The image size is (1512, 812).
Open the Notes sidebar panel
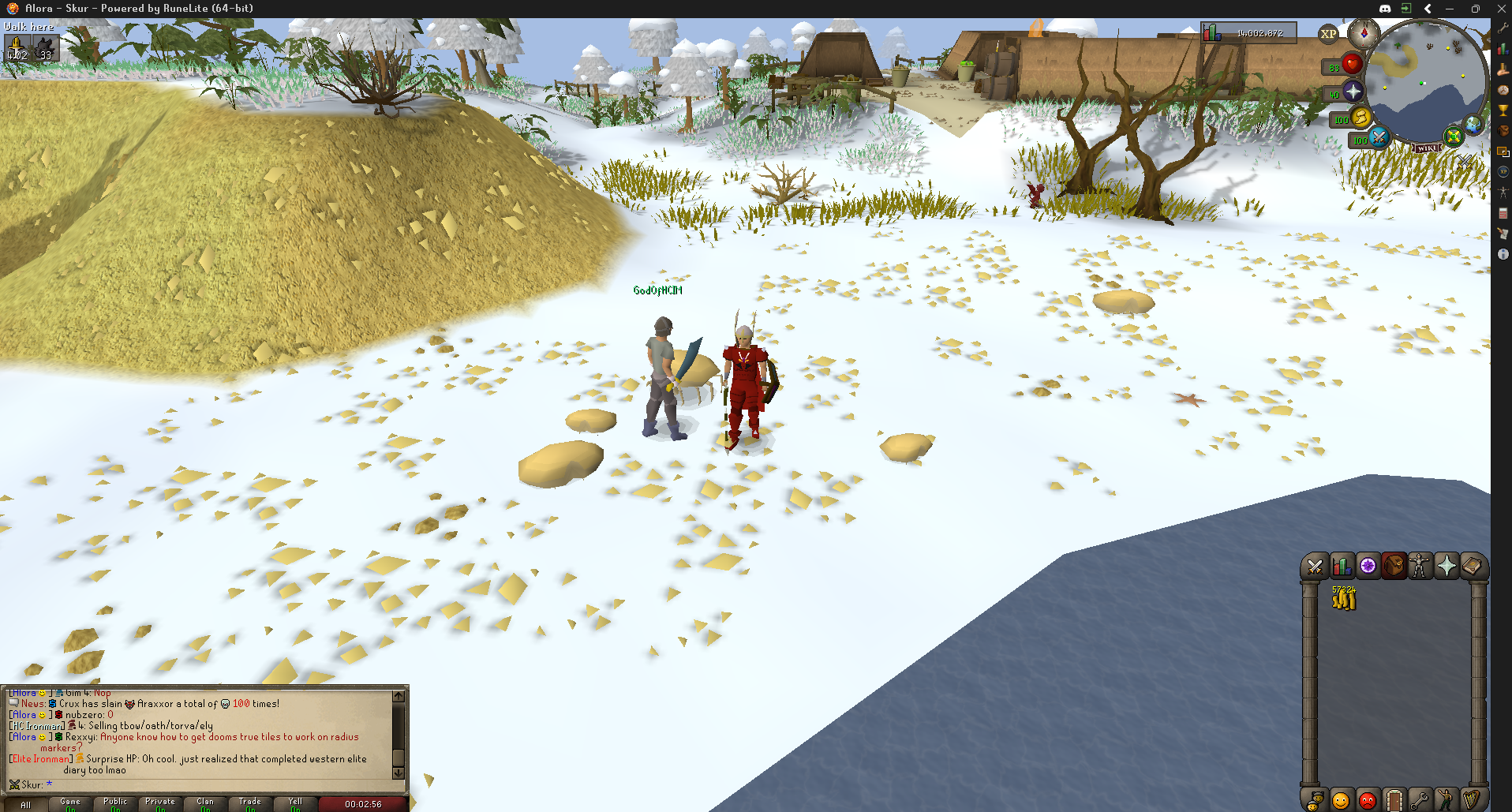1502,234
